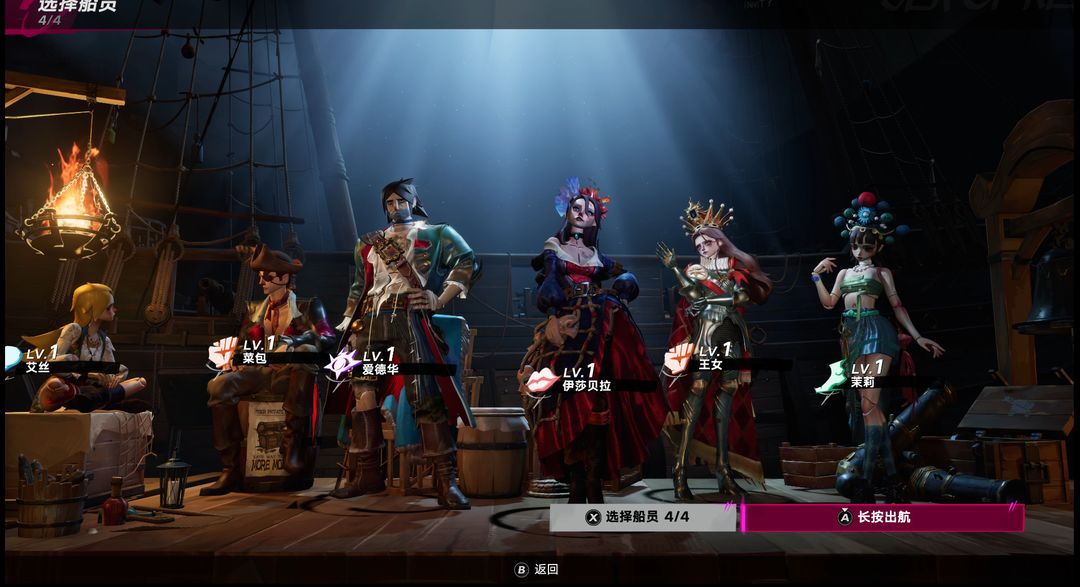The image size is (1080, 587).
Task: Click the 选择船员 4/4 button
Action: click(642, 517)
